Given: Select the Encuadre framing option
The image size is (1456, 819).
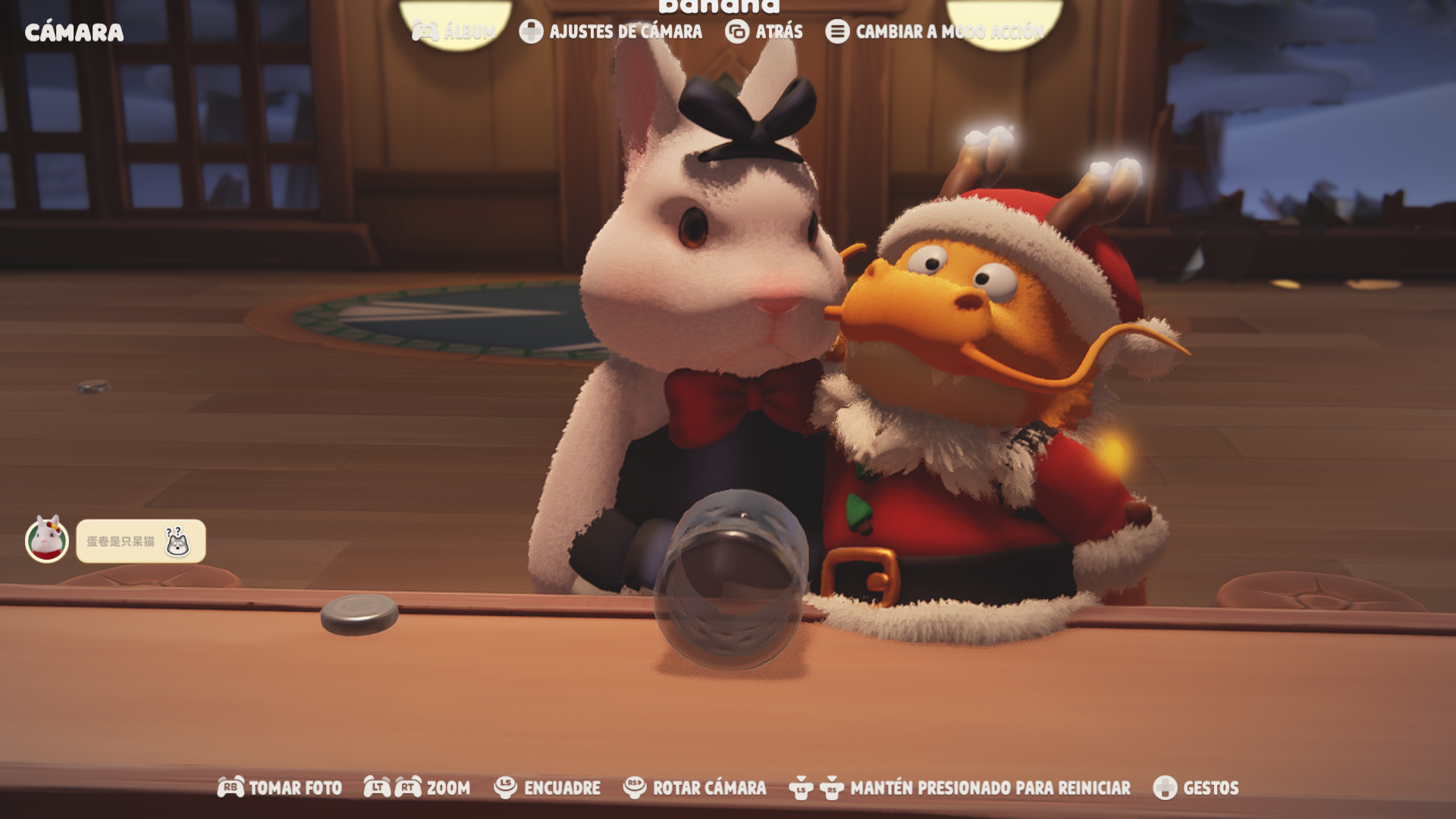Looking at the screenshot, I should (x=548, y=788).
